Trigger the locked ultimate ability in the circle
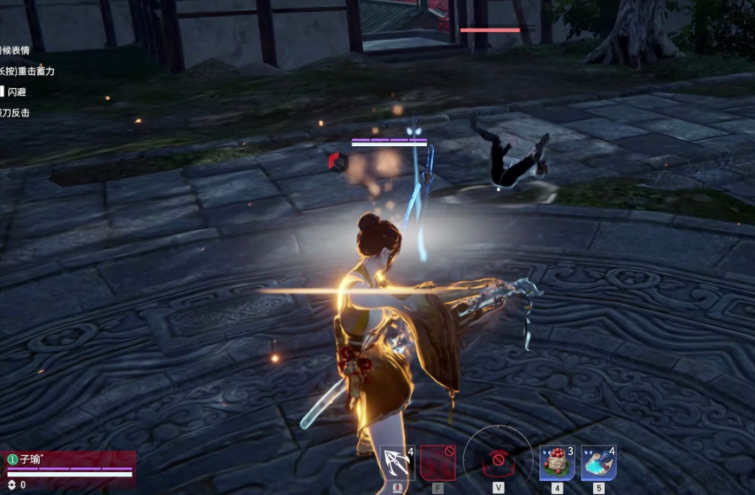Viewport: 755px width, 495px height. coord(497,461)
